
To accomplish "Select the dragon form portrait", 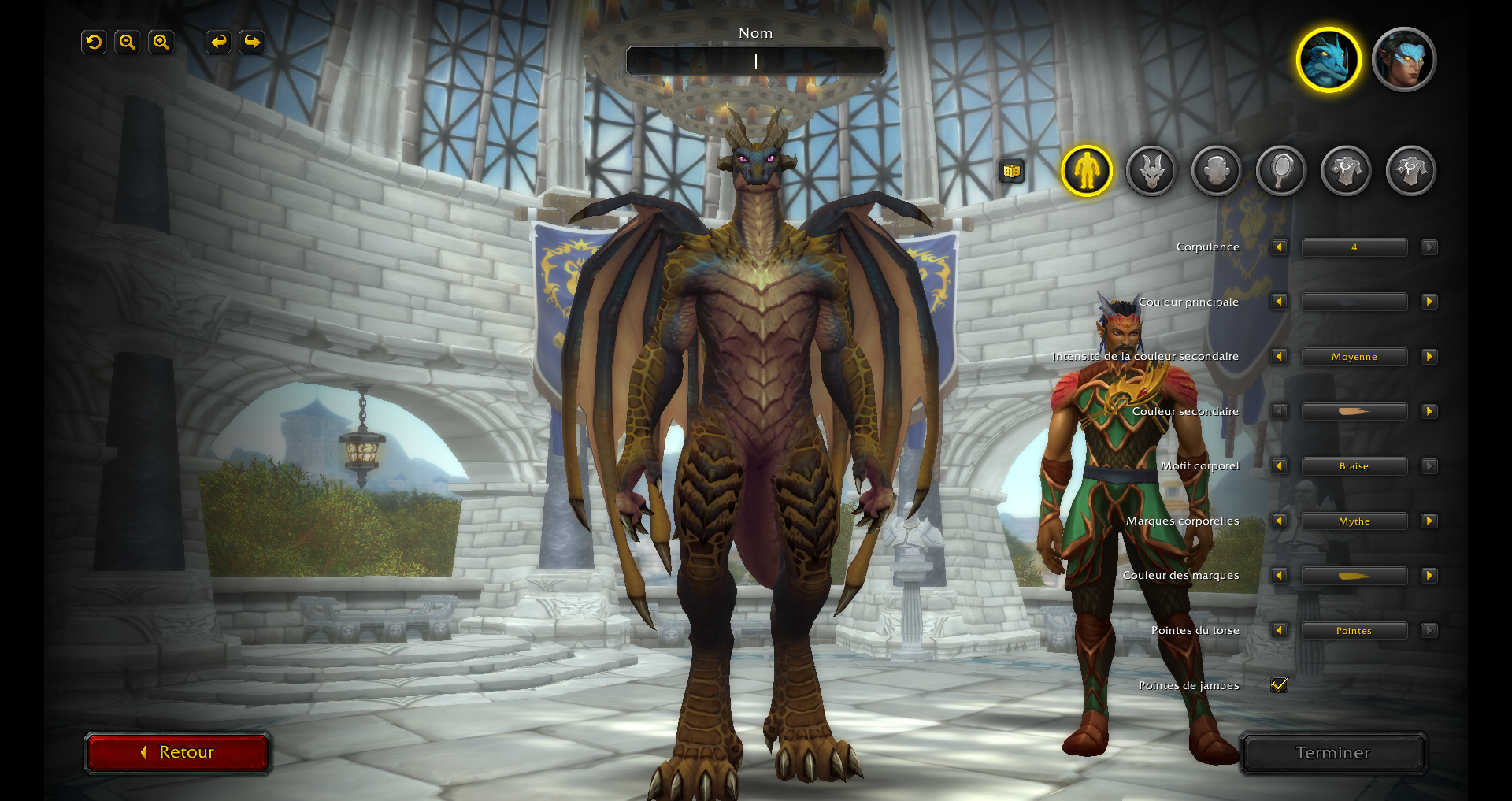I will [x=1329, y=60].
